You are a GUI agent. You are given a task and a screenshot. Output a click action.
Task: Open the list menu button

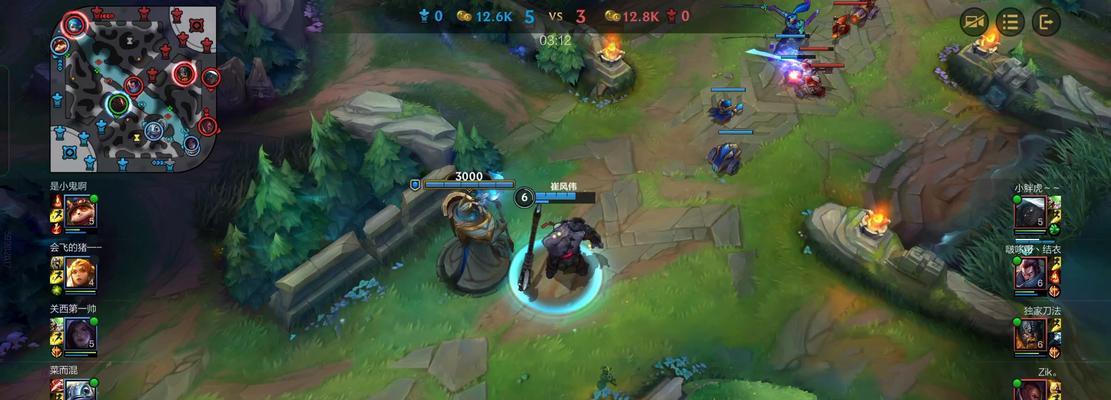tap(1011, 21)
